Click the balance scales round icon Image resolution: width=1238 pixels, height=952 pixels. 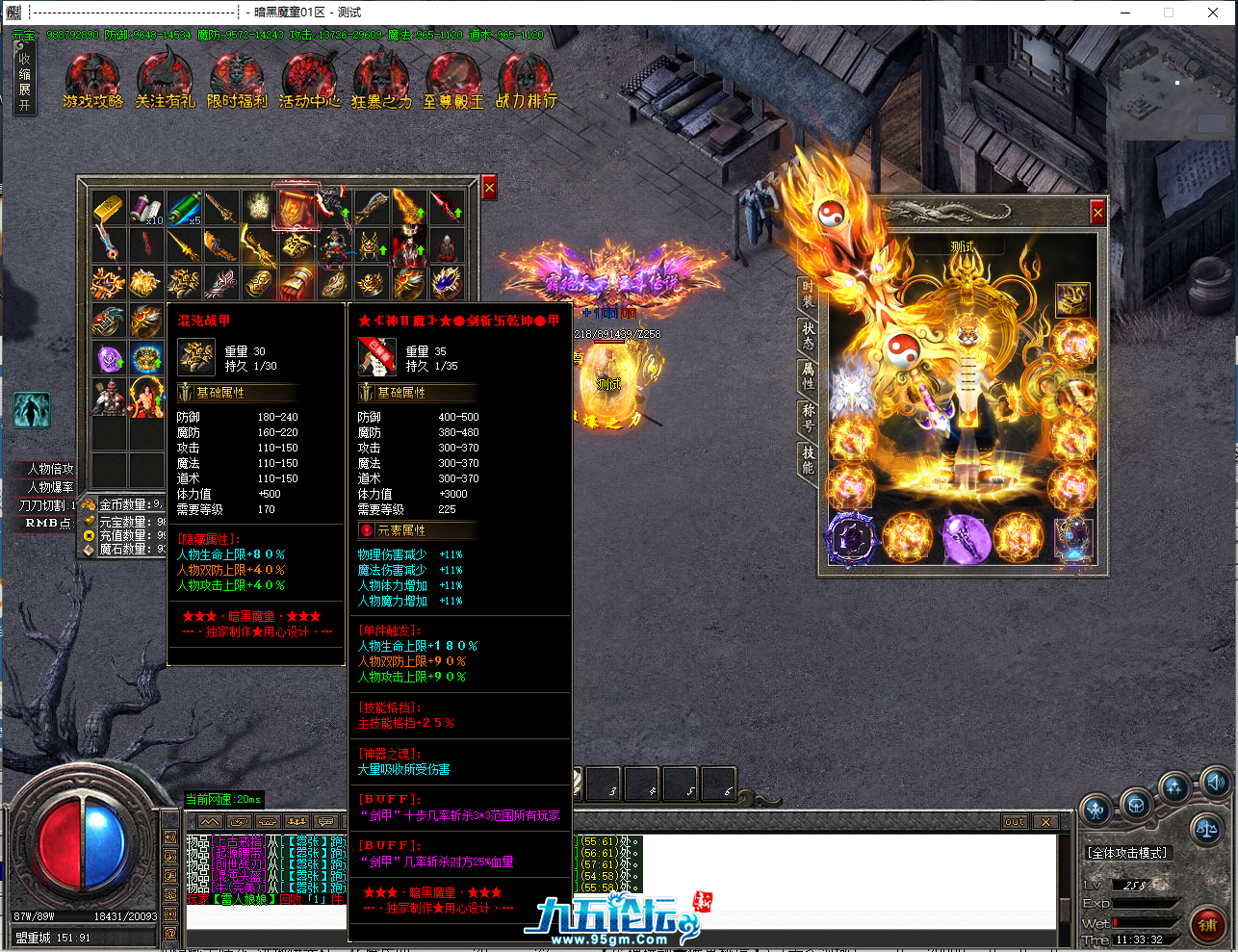1205,827
